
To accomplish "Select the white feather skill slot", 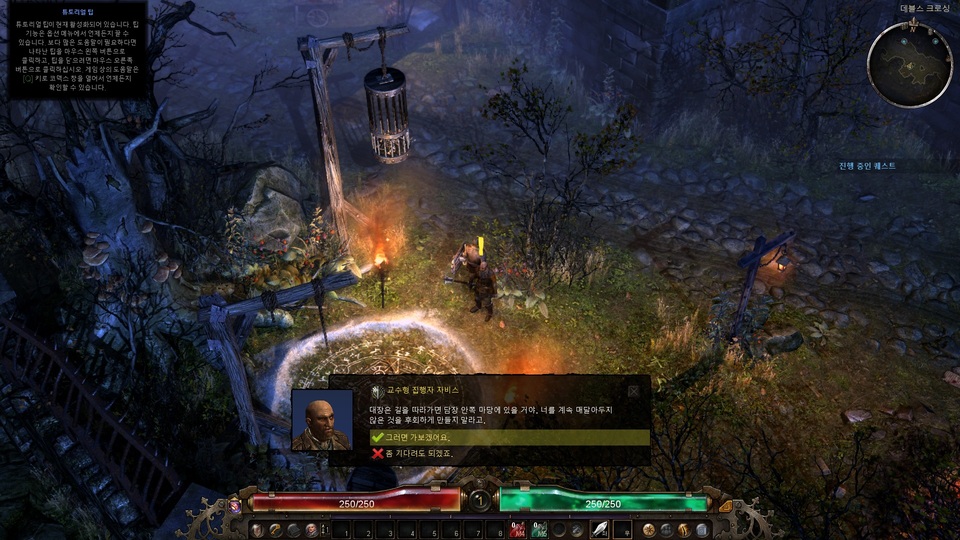I will point(601,529).
